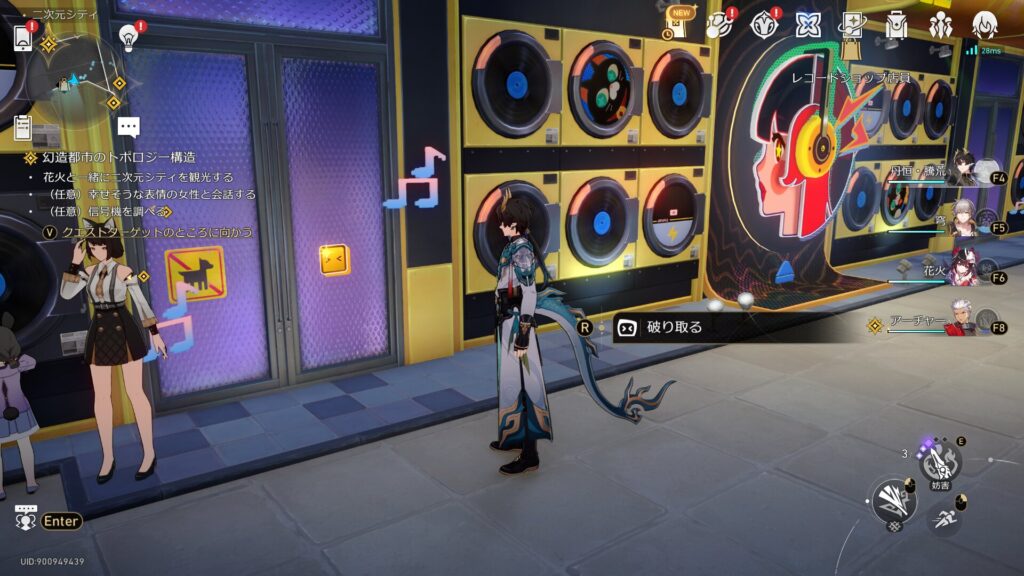This screenshot has width=1024, height=576.
Task: Open the backpack inventory icon
Action: click(896, 25)
